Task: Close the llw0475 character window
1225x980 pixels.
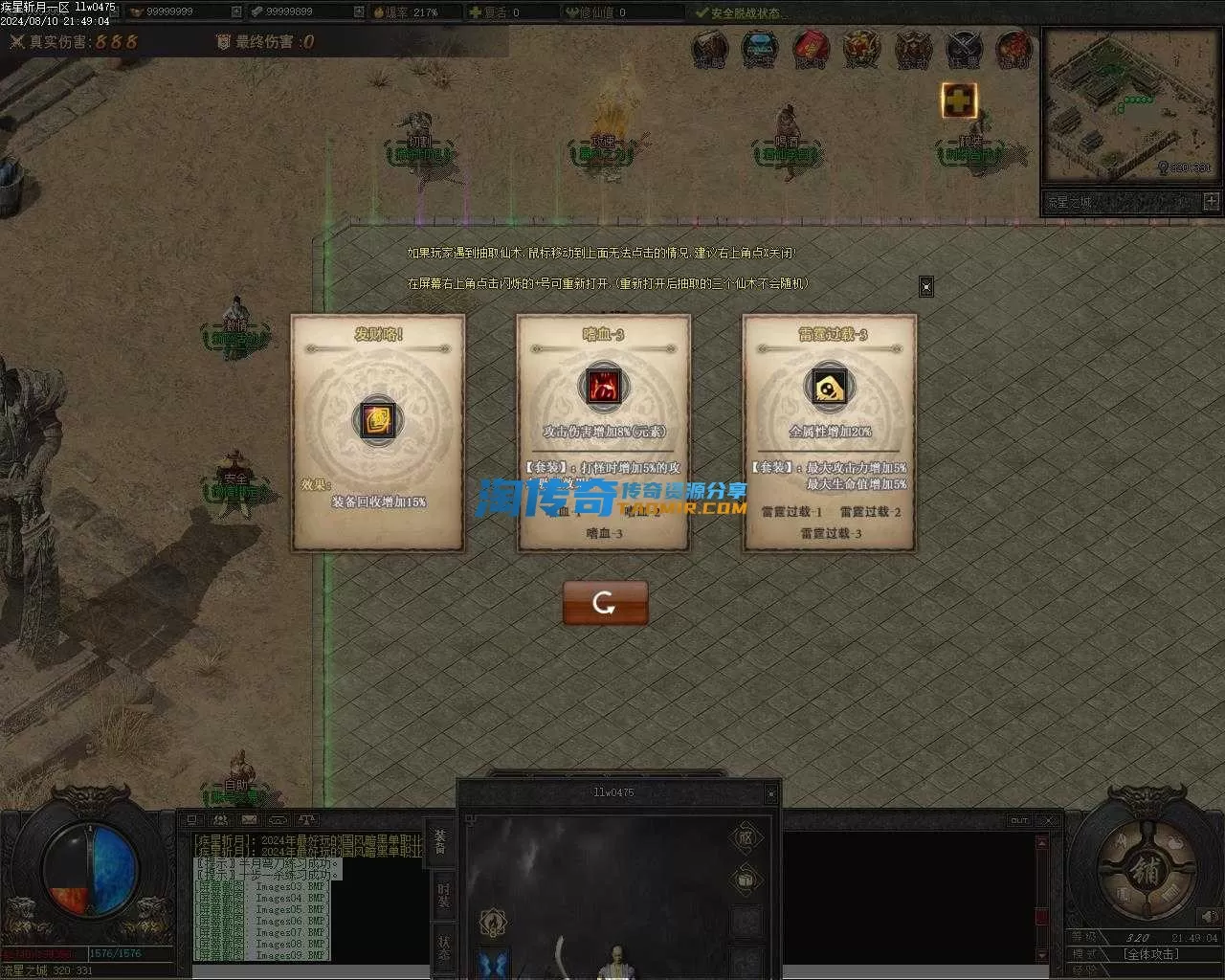Action: click(x=770, y=793)
